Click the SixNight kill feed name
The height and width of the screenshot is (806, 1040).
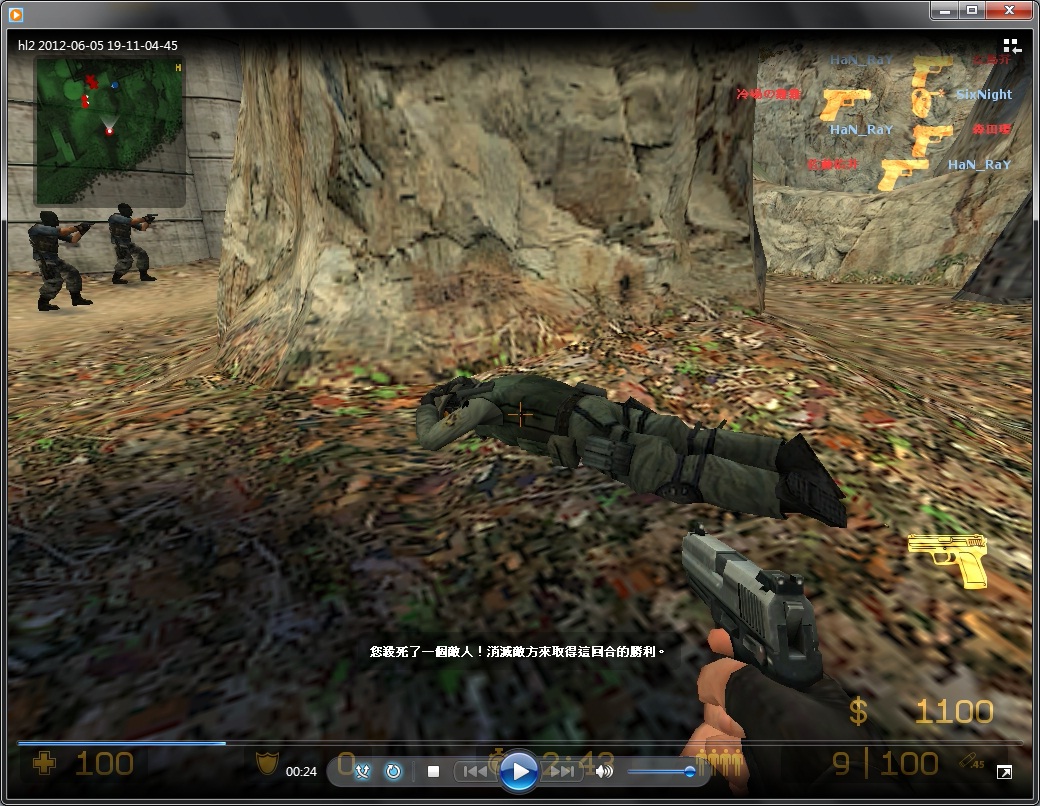[984, 95]
